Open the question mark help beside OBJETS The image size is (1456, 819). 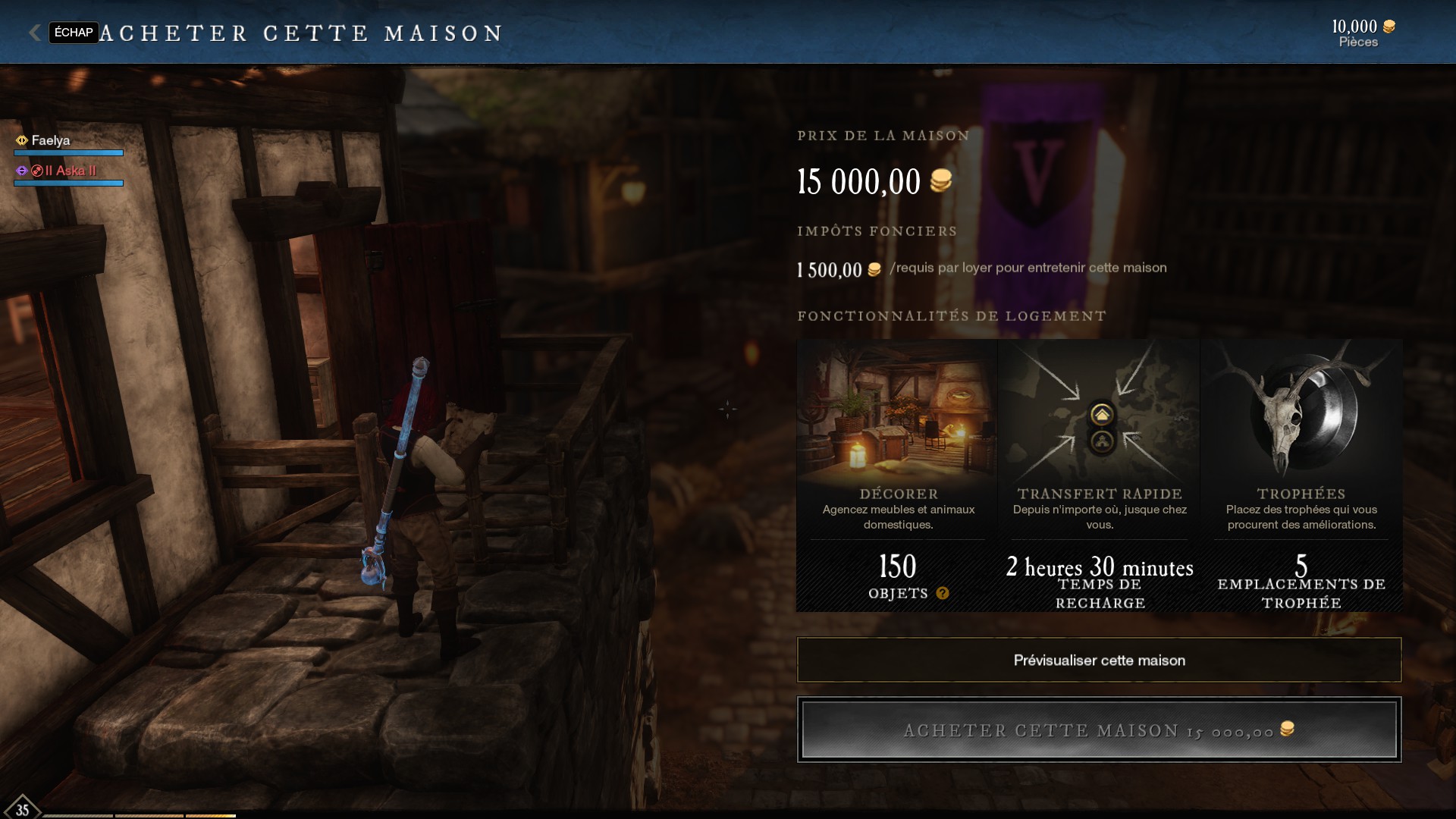click(943, 593)
